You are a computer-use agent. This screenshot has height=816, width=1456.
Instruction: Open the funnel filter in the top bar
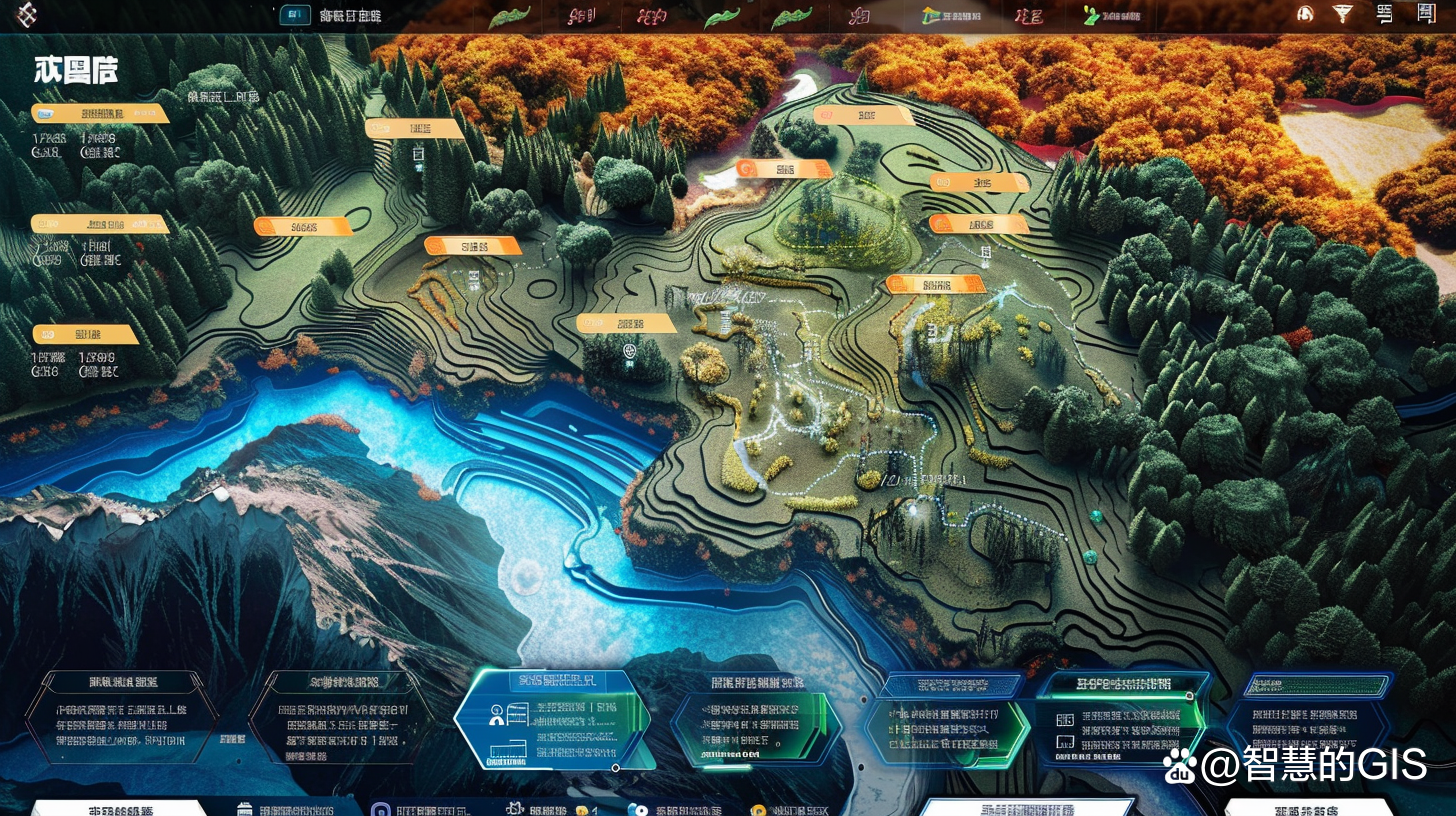pos(1342,14)
